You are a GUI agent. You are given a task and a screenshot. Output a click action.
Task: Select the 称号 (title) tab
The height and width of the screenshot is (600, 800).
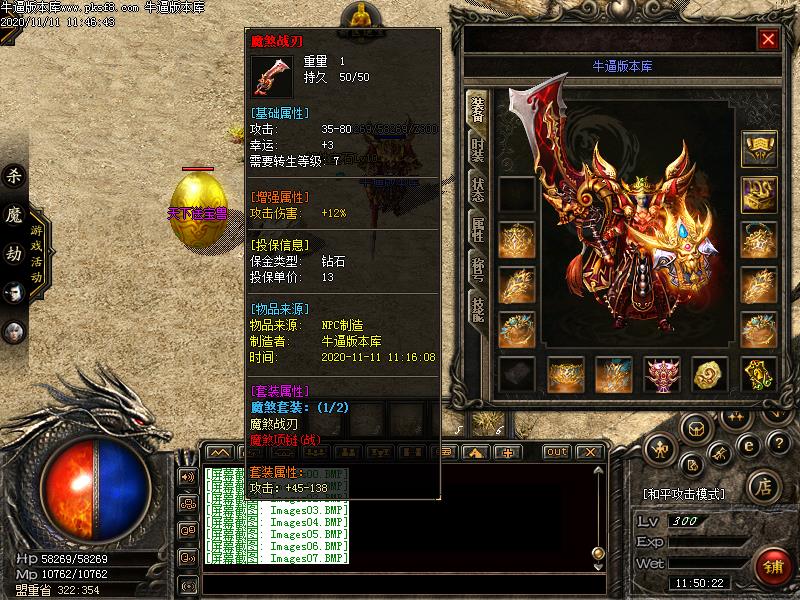pos(478,268)
